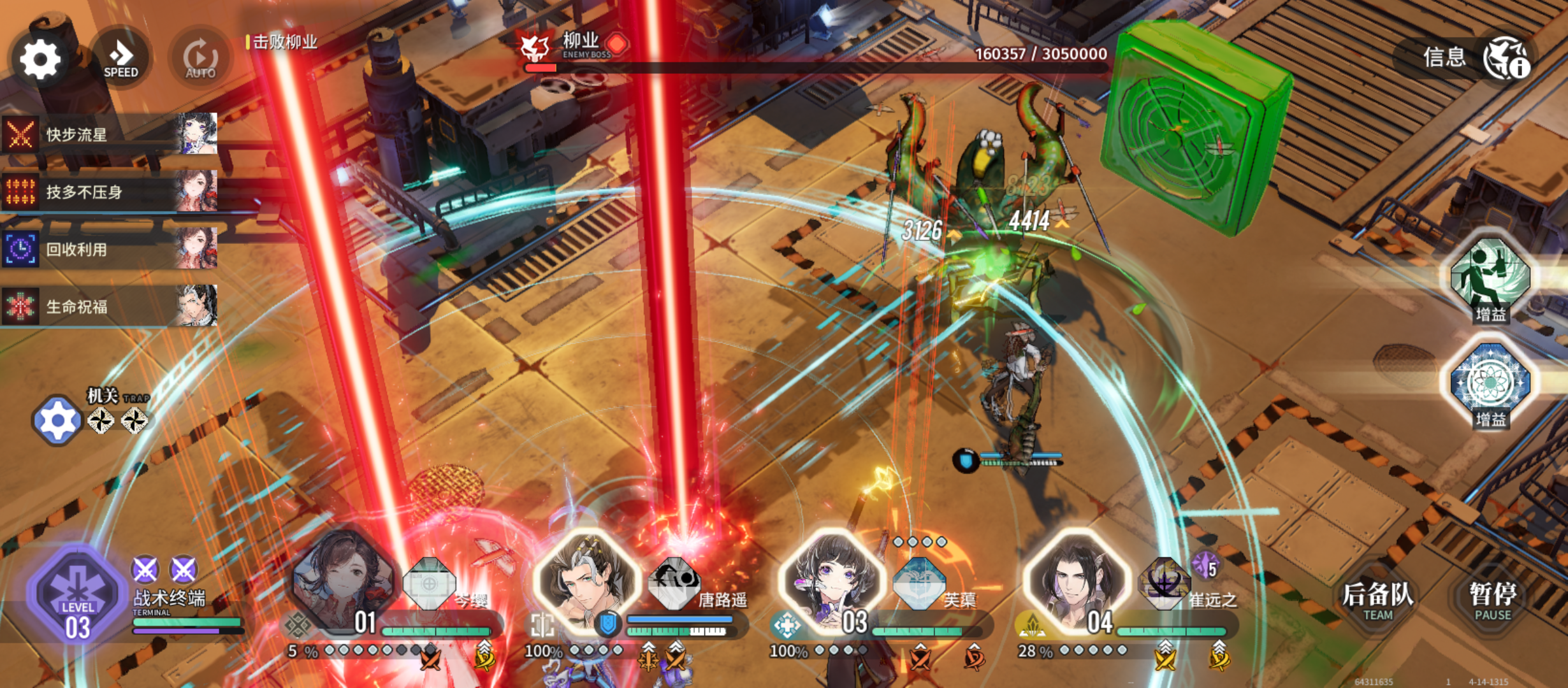The width and height of the screenshot is (1568, 688).
Task: Pause the battle with 暂停 button
Action: (1492, 600)
